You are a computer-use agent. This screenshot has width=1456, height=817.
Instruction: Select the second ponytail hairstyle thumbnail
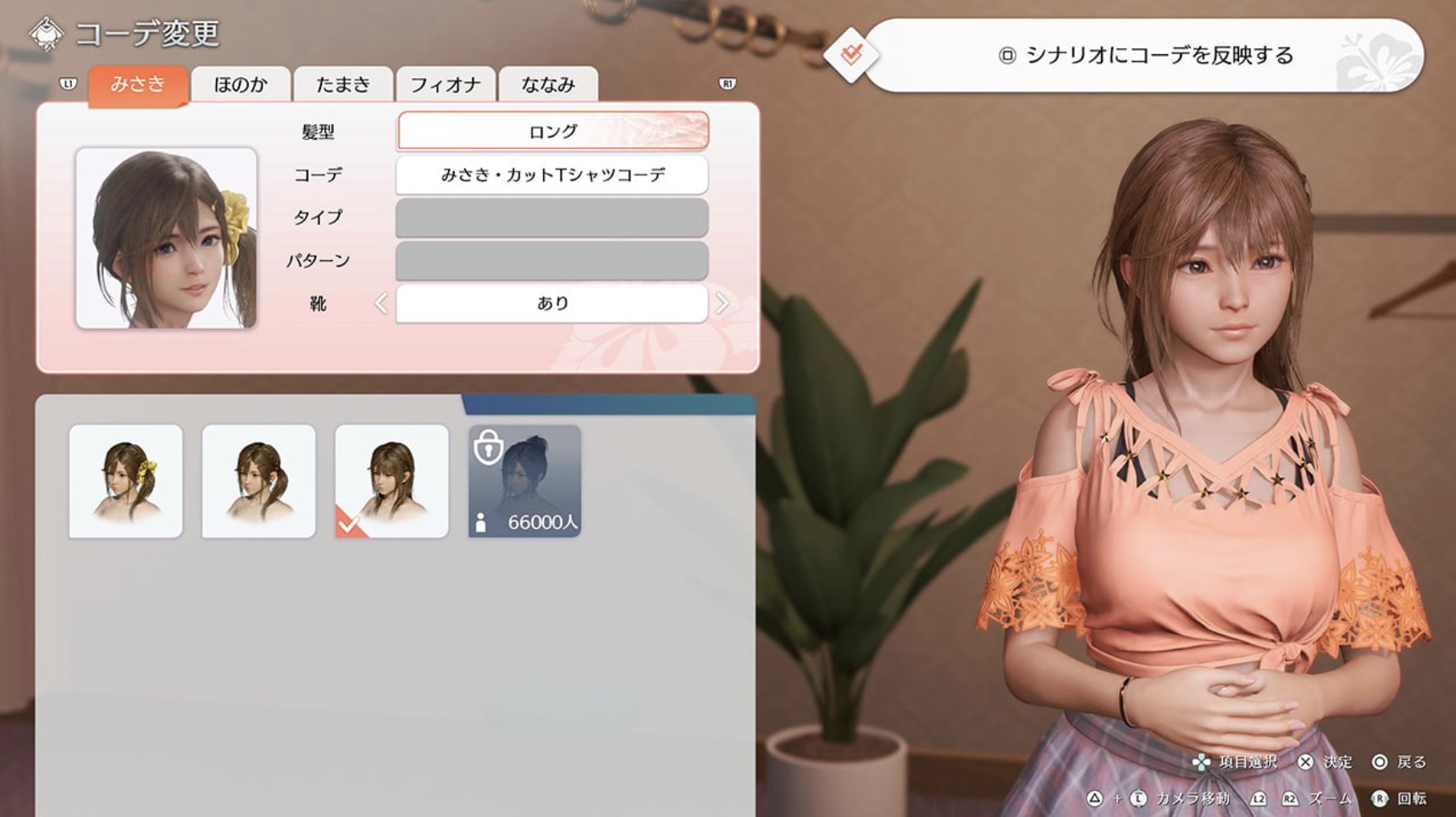258,481
